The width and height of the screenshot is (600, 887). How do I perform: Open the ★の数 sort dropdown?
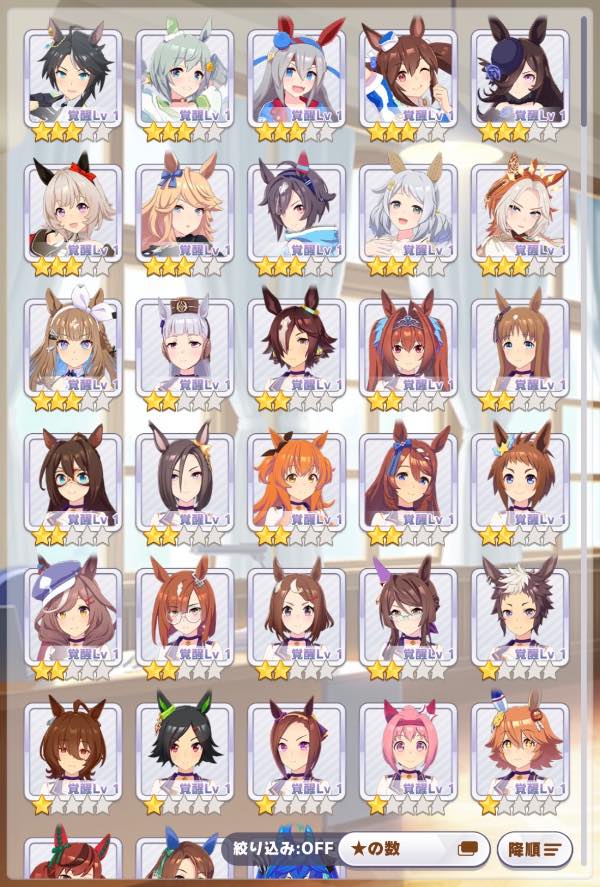click(x=412, y=850)
